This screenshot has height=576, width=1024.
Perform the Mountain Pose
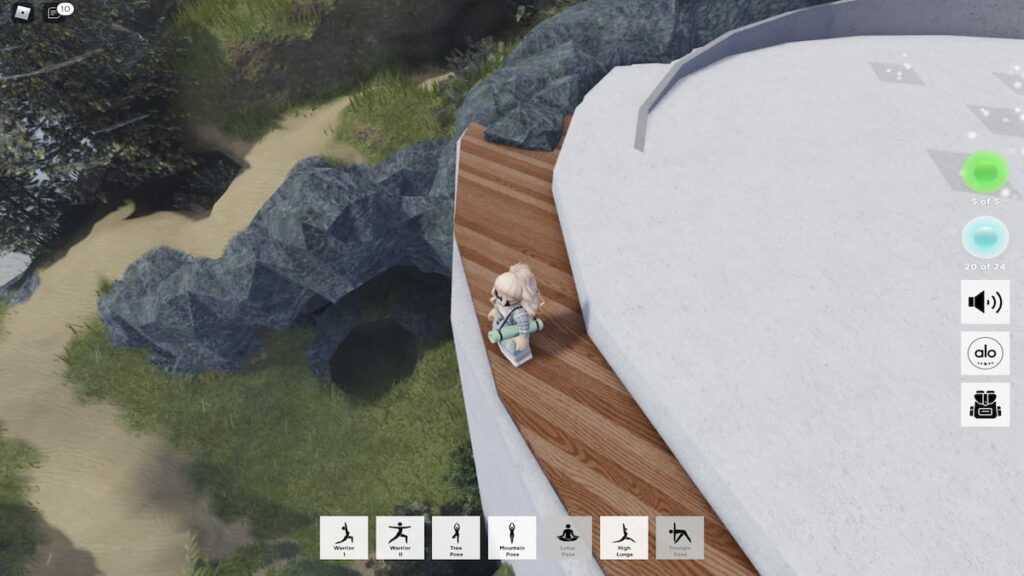512,537
